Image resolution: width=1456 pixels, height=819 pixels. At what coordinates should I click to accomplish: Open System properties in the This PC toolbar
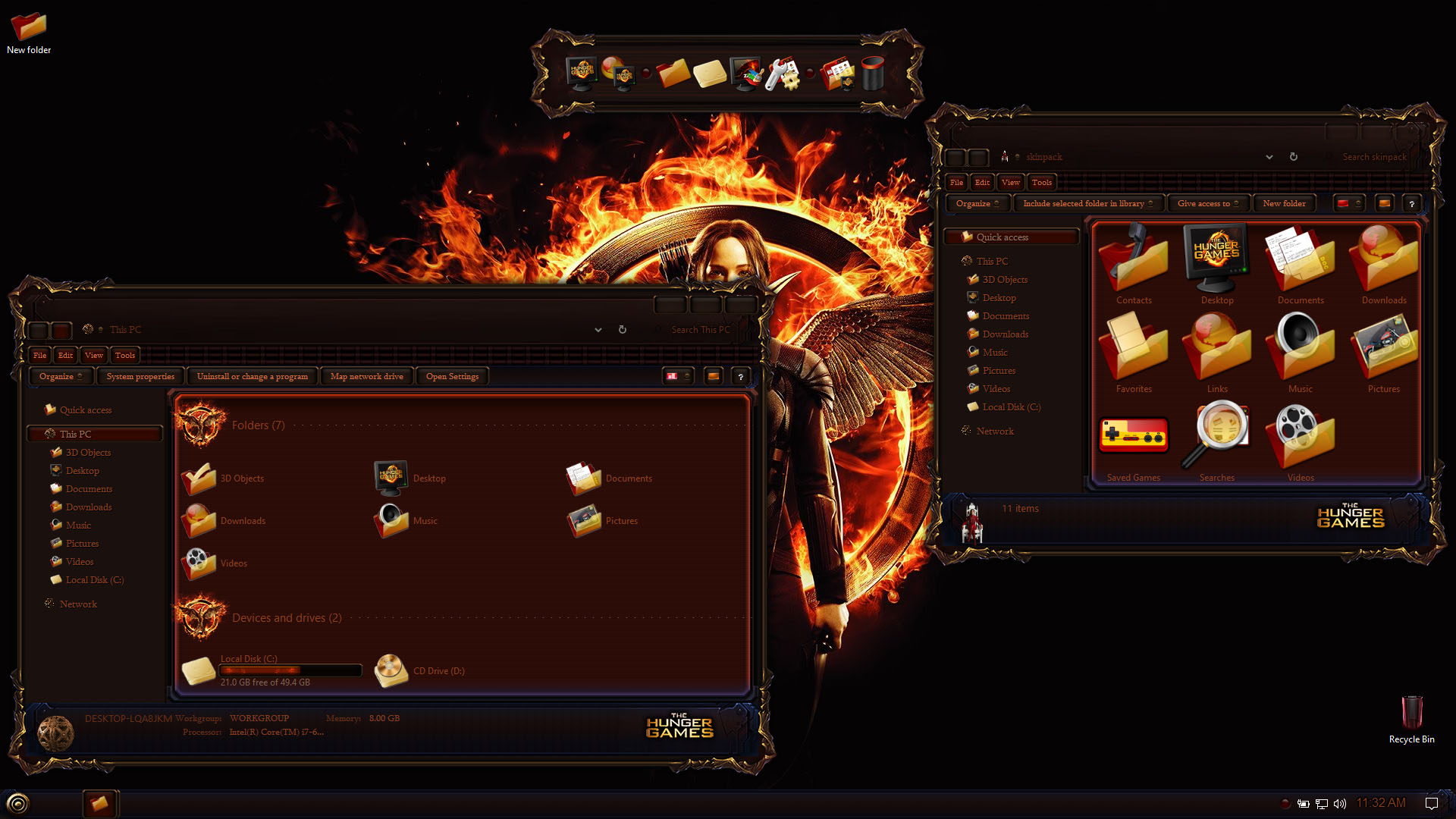140,376
